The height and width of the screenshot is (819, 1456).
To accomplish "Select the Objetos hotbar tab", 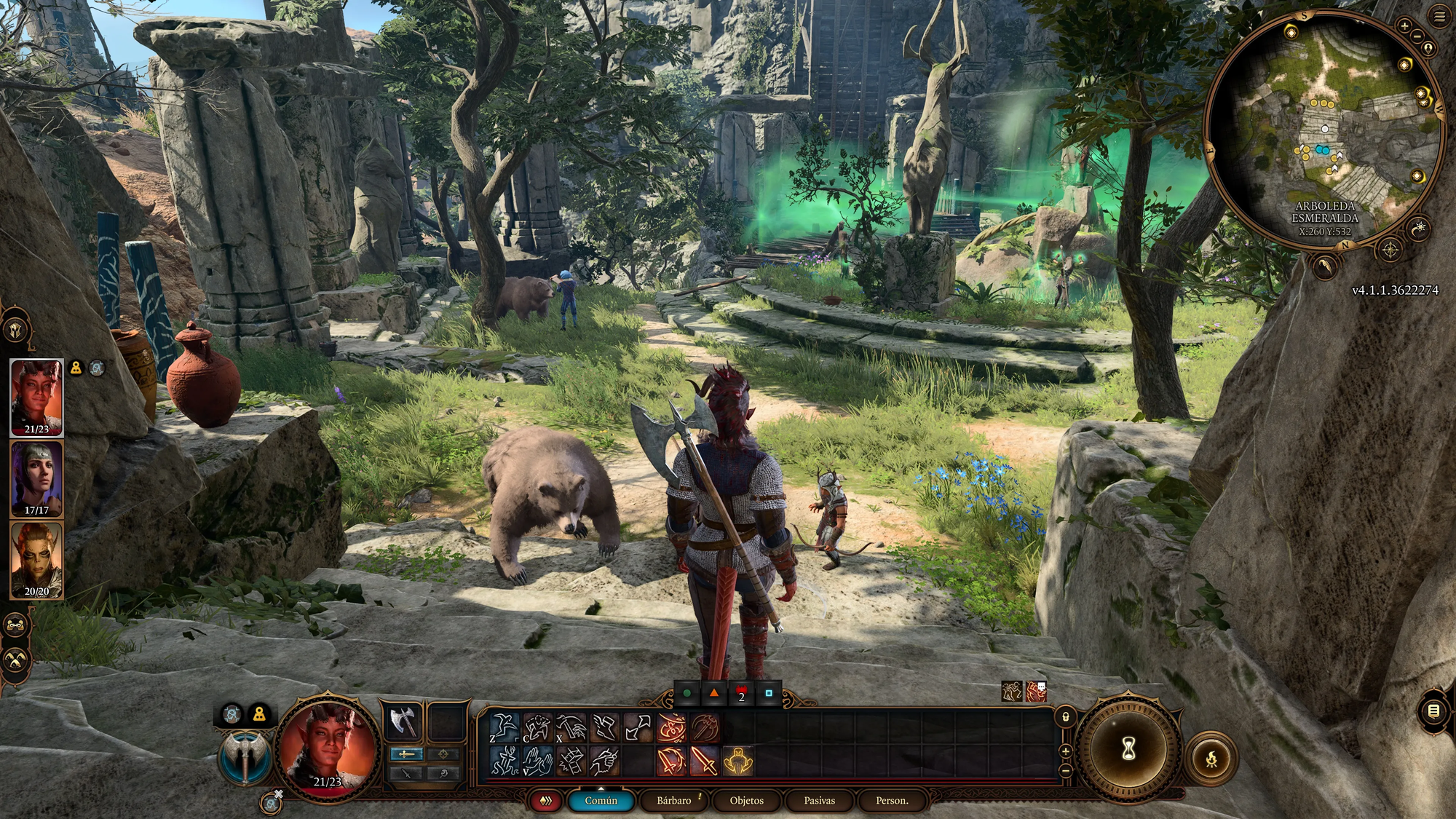I will [x=746, y=800].
